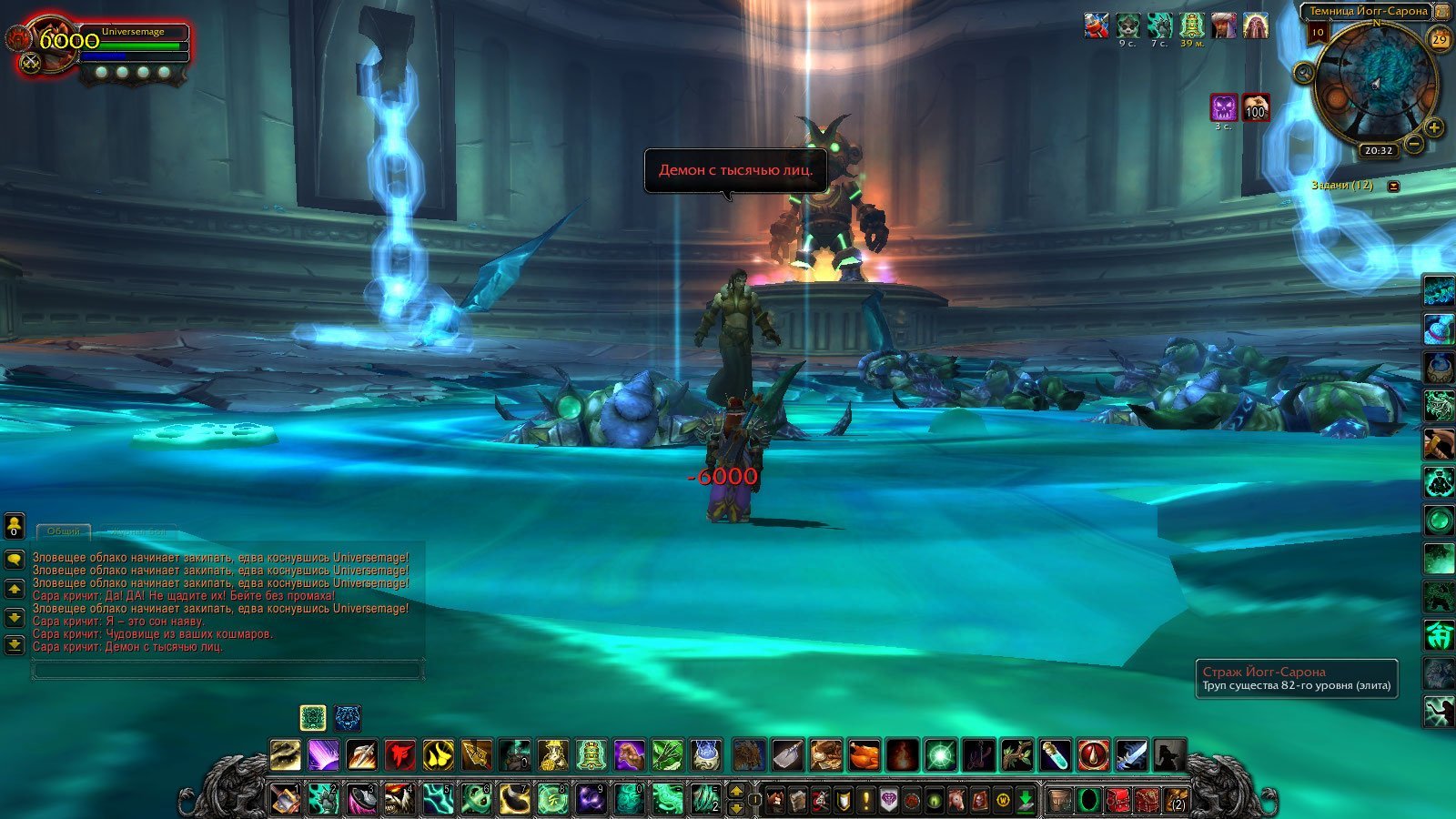
Task: Click the minimap of Темница Йогг-Сарона
Action: pos(1375,80)
